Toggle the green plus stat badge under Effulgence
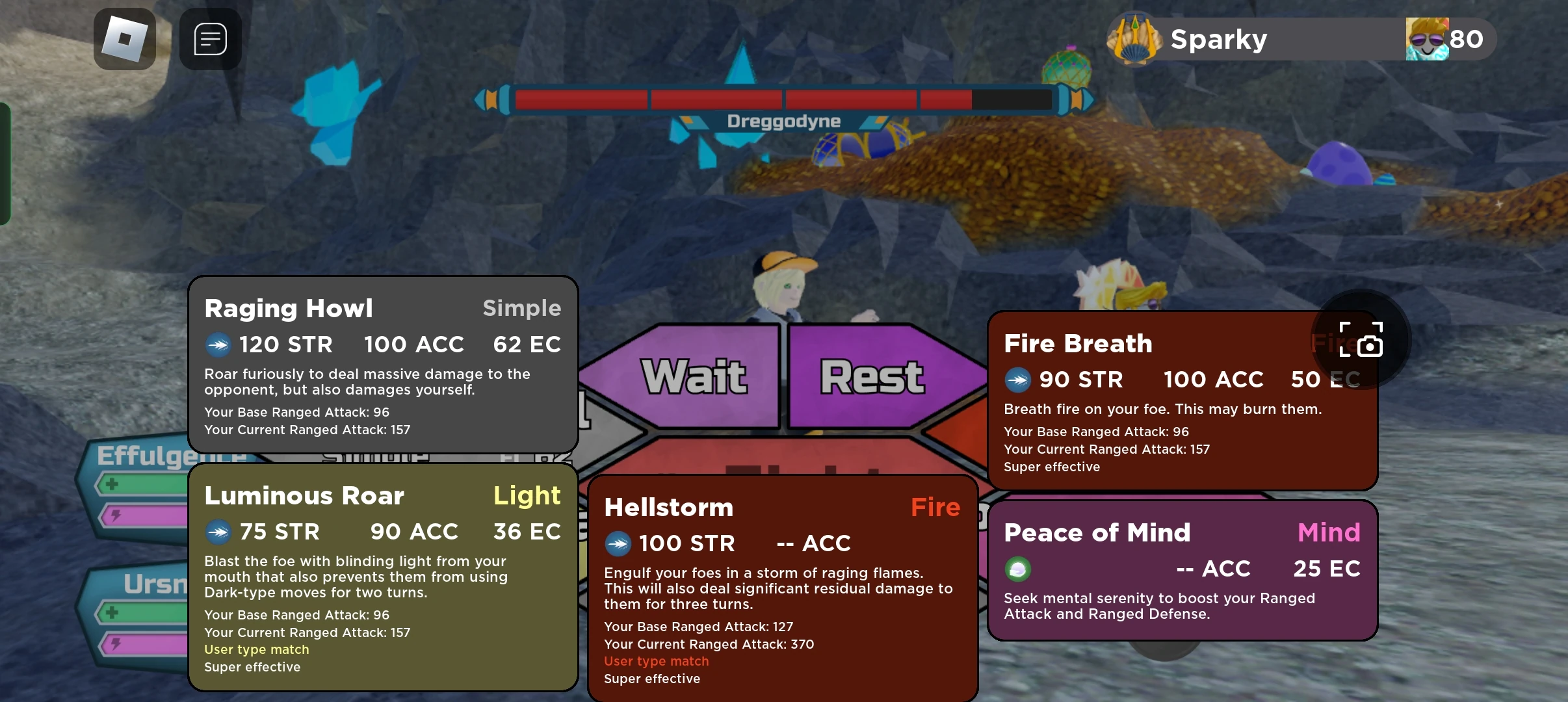Screen dimensions: 1568x702 click(112, 484)
